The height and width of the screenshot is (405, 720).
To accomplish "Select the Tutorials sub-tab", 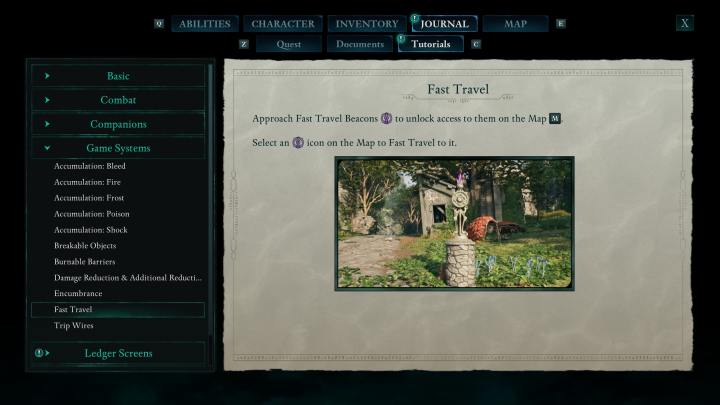I will tap(431, 44).
